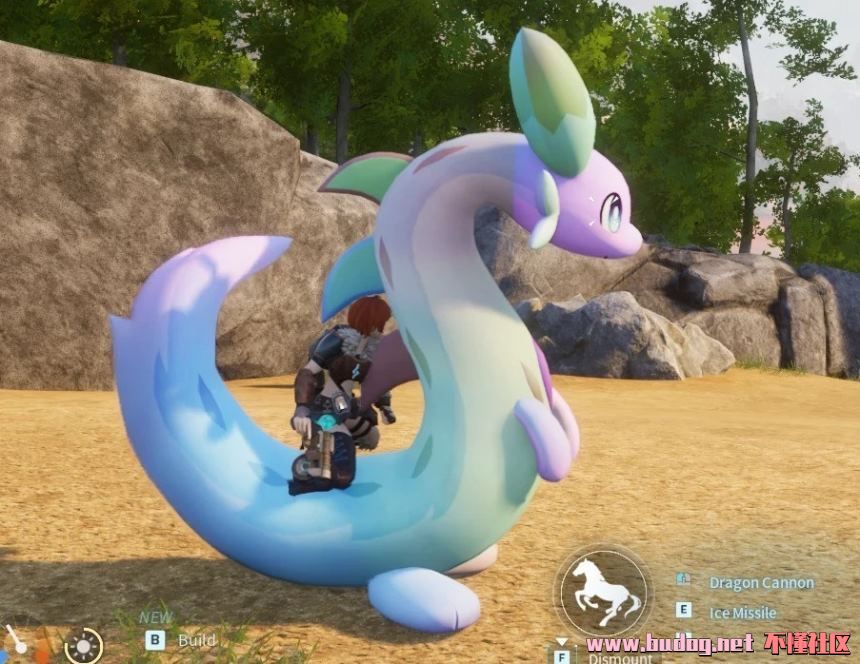
Task: Use the Ice Missile skill
Action: [x=741, y=612]
